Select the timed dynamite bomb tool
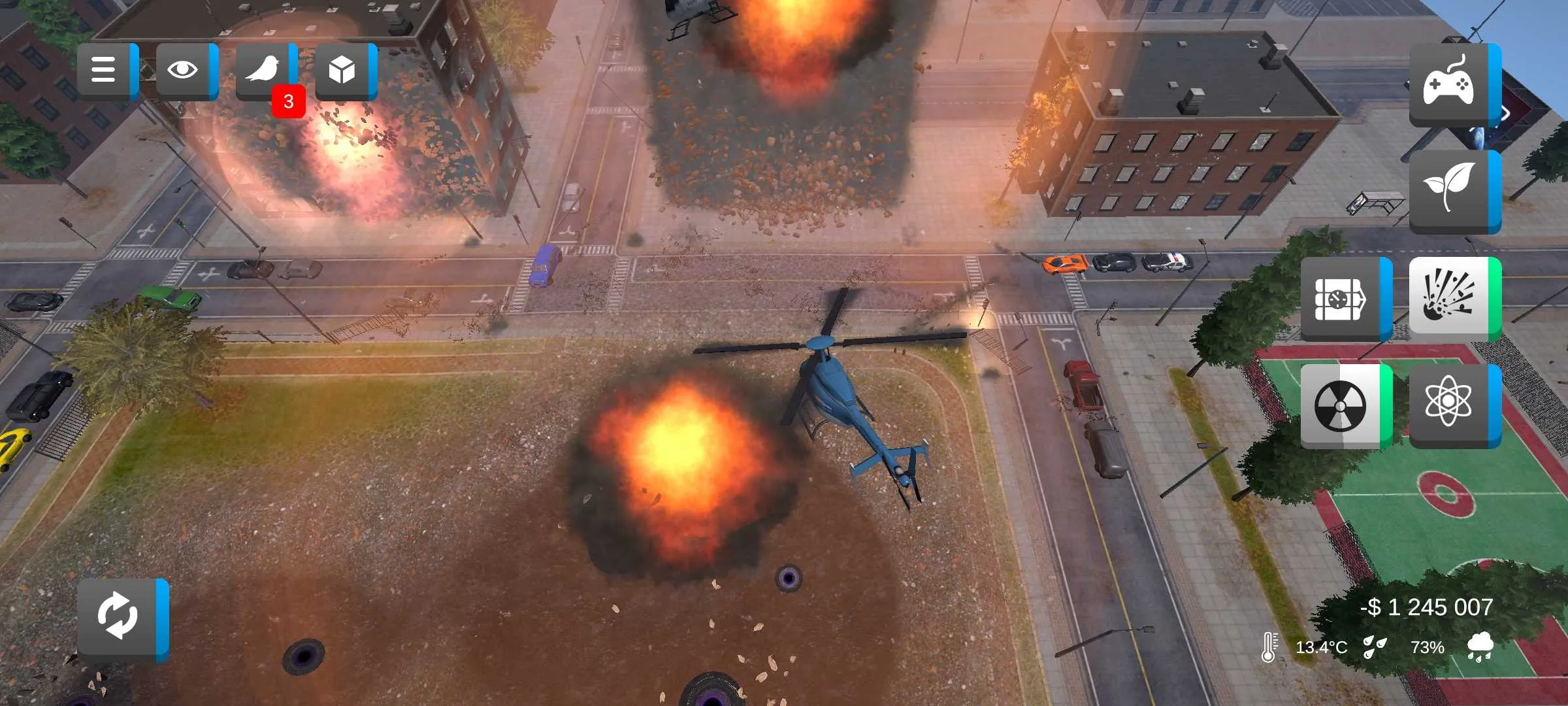Viewport: 1568px width, 706px height. tap(1342, 299)
